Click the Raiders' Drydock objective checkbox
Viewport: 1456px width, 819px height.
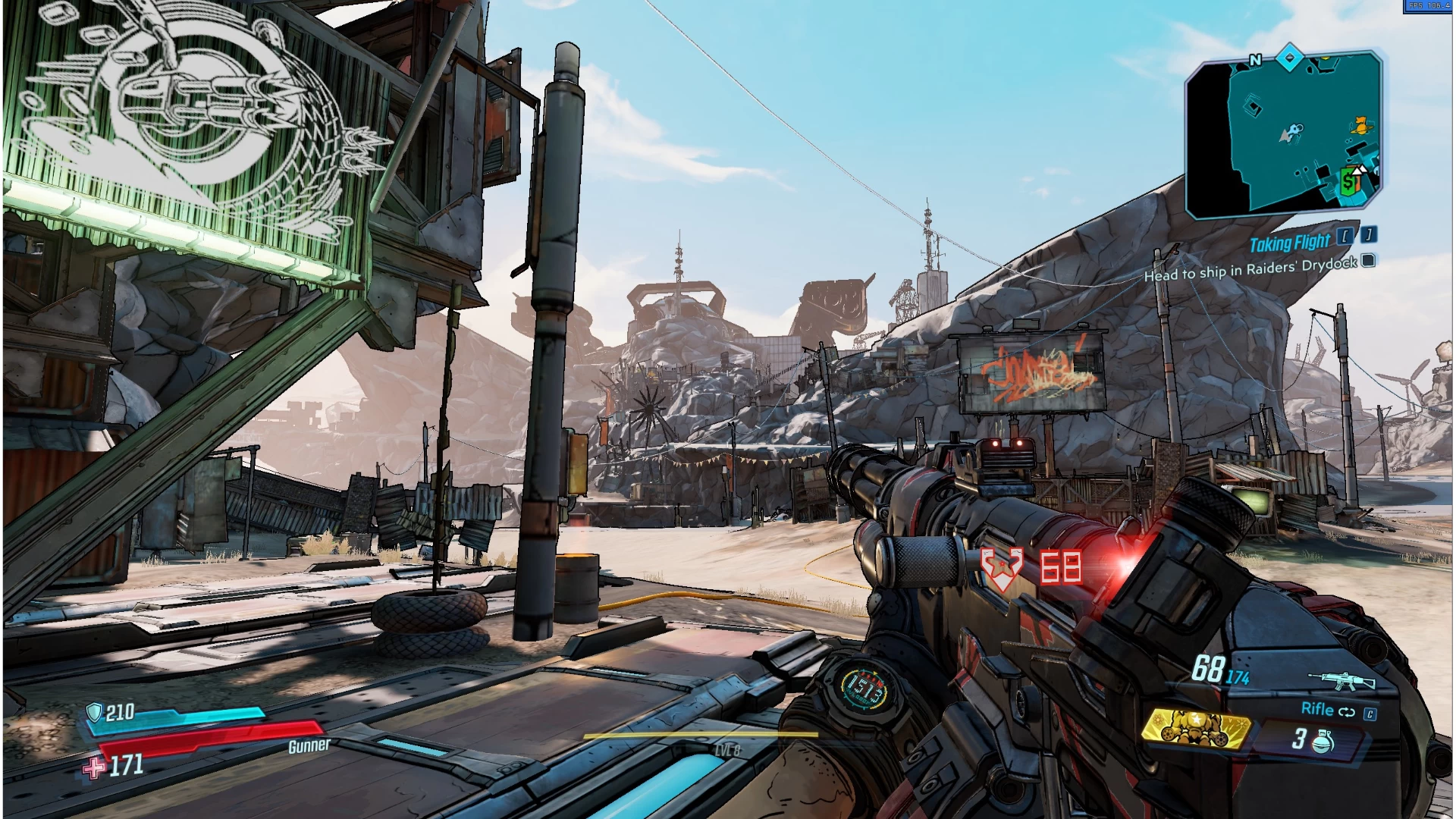coord(1368,261)
